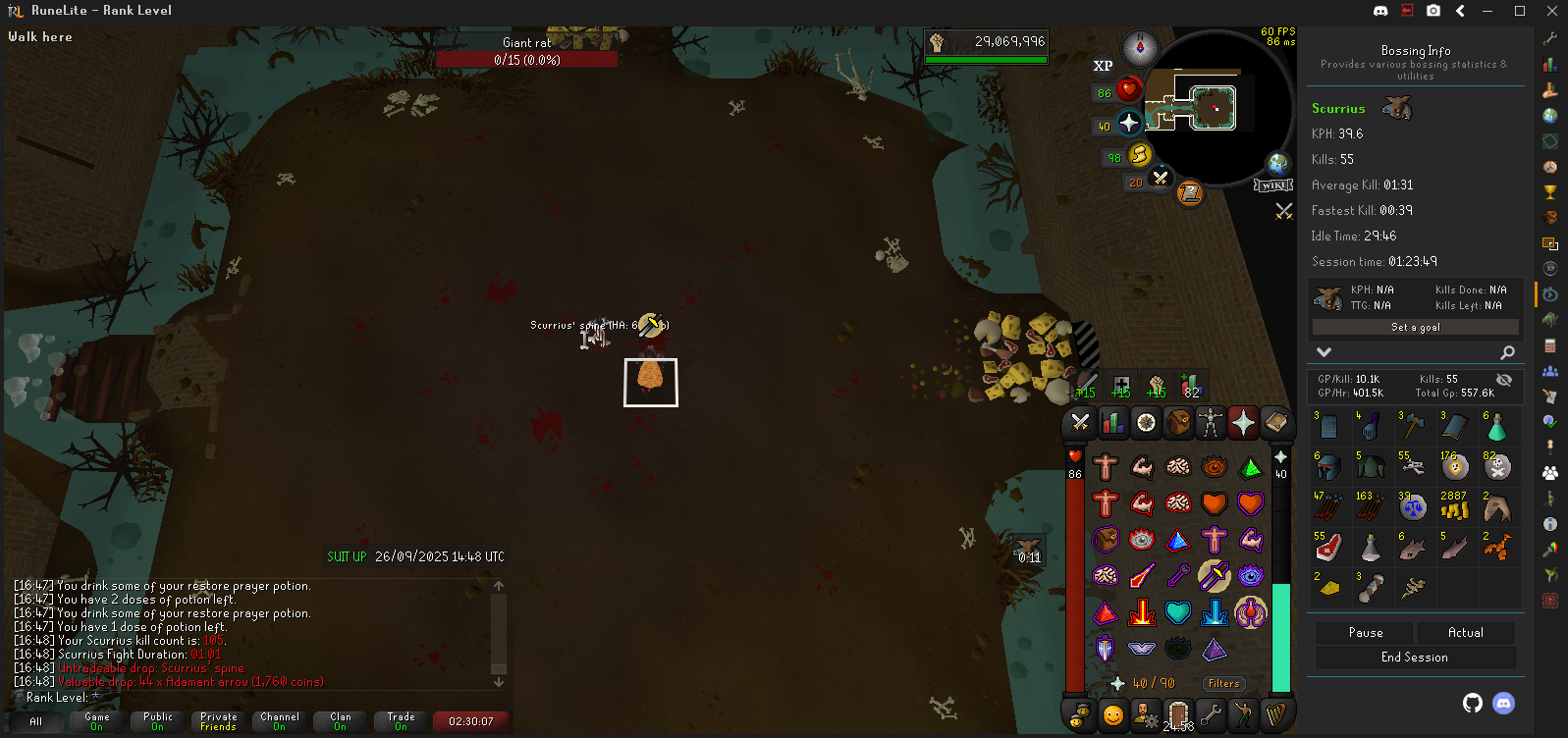Viewport: 1568px width, 738px height.
Task: Activate the teal heart Redemption prayer
Action: coord(1177,612)
